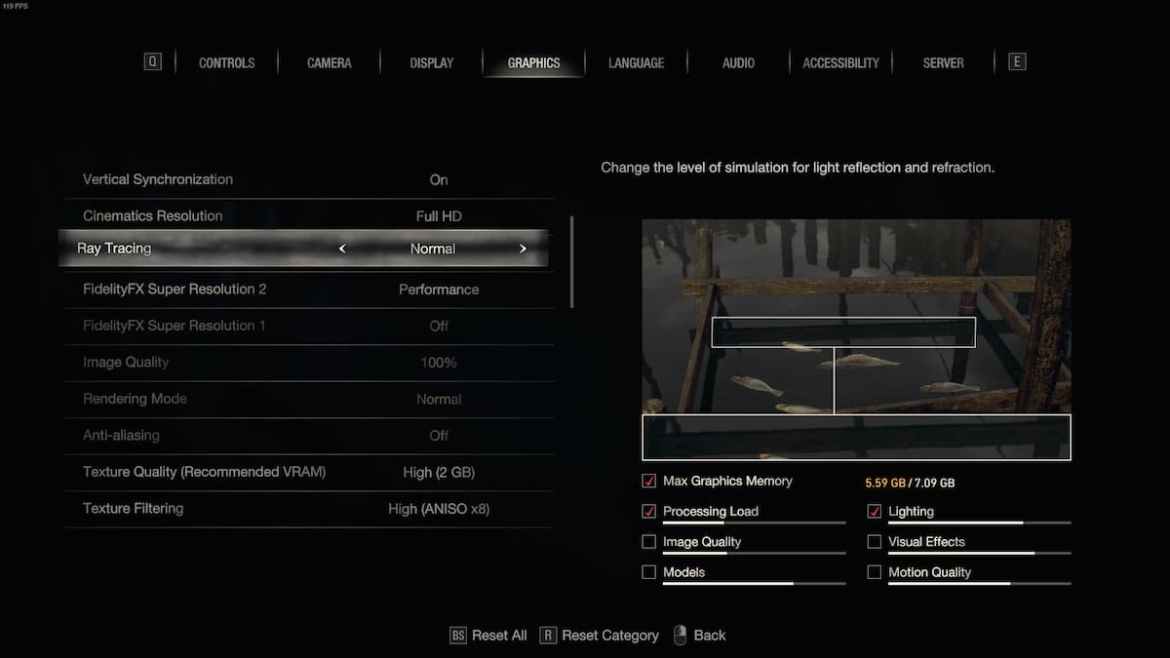Switch to the Language tab
The height and width of the screenshot is (658, 1170).
636,63
